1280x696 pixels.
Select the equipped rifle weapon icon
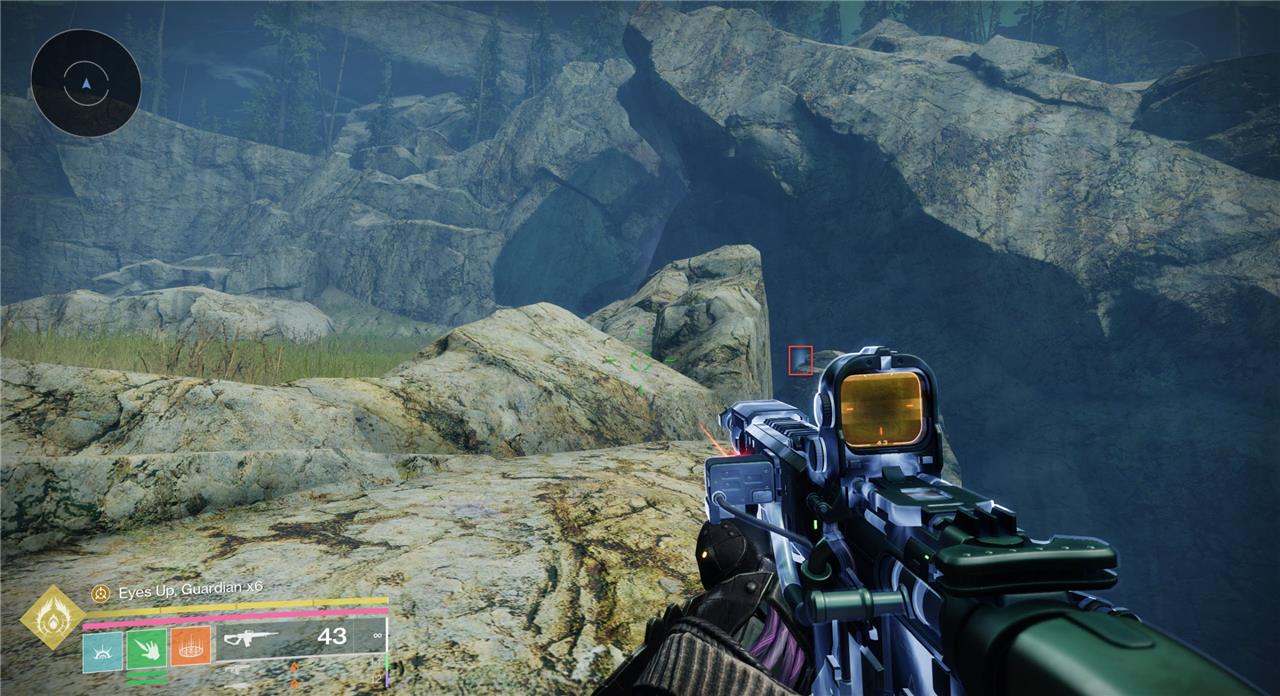[250, 637]
